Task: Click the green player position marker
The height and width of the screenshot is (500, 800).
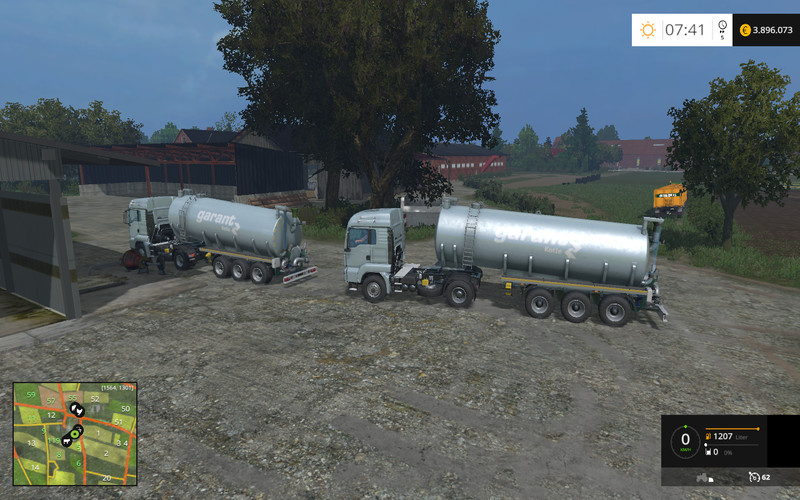Action: tap(76, 432)
